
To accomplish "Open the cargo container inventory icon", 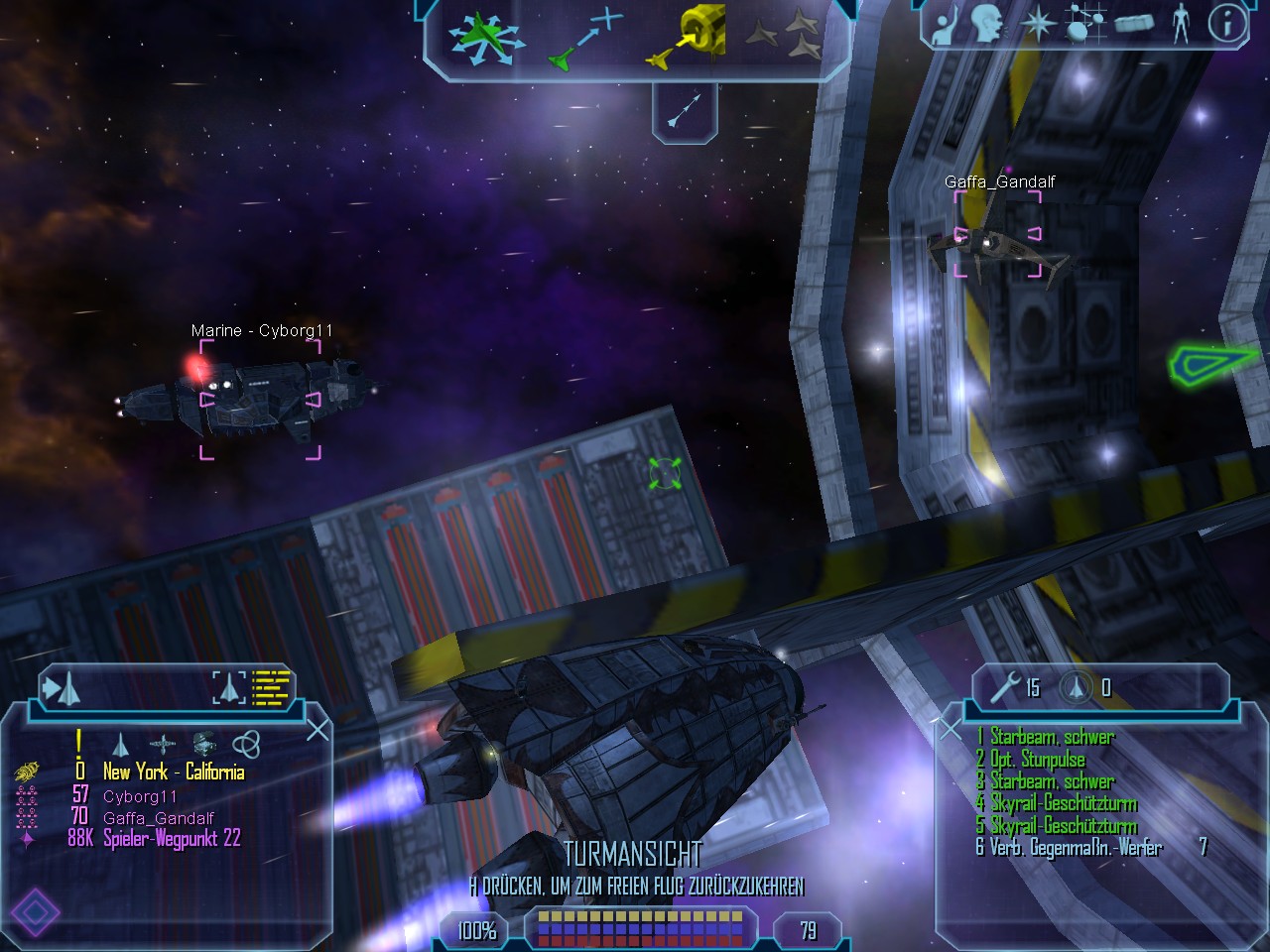I will [1133, 24].
